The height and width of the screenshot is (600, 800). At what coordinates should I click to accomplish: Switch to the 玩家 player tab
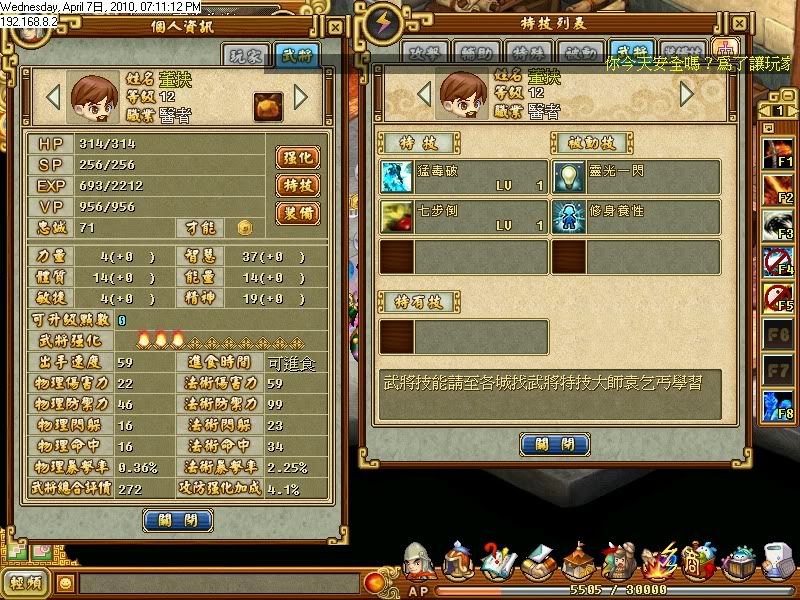pos(246,57)
